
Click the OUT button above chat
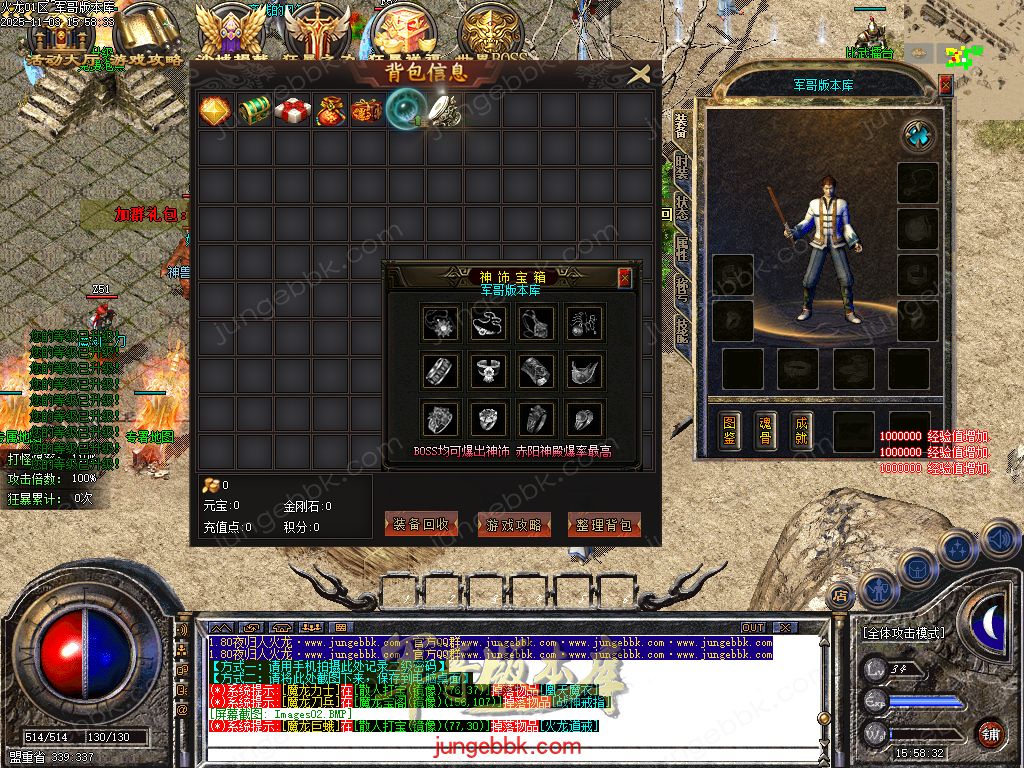coord(752,628)
